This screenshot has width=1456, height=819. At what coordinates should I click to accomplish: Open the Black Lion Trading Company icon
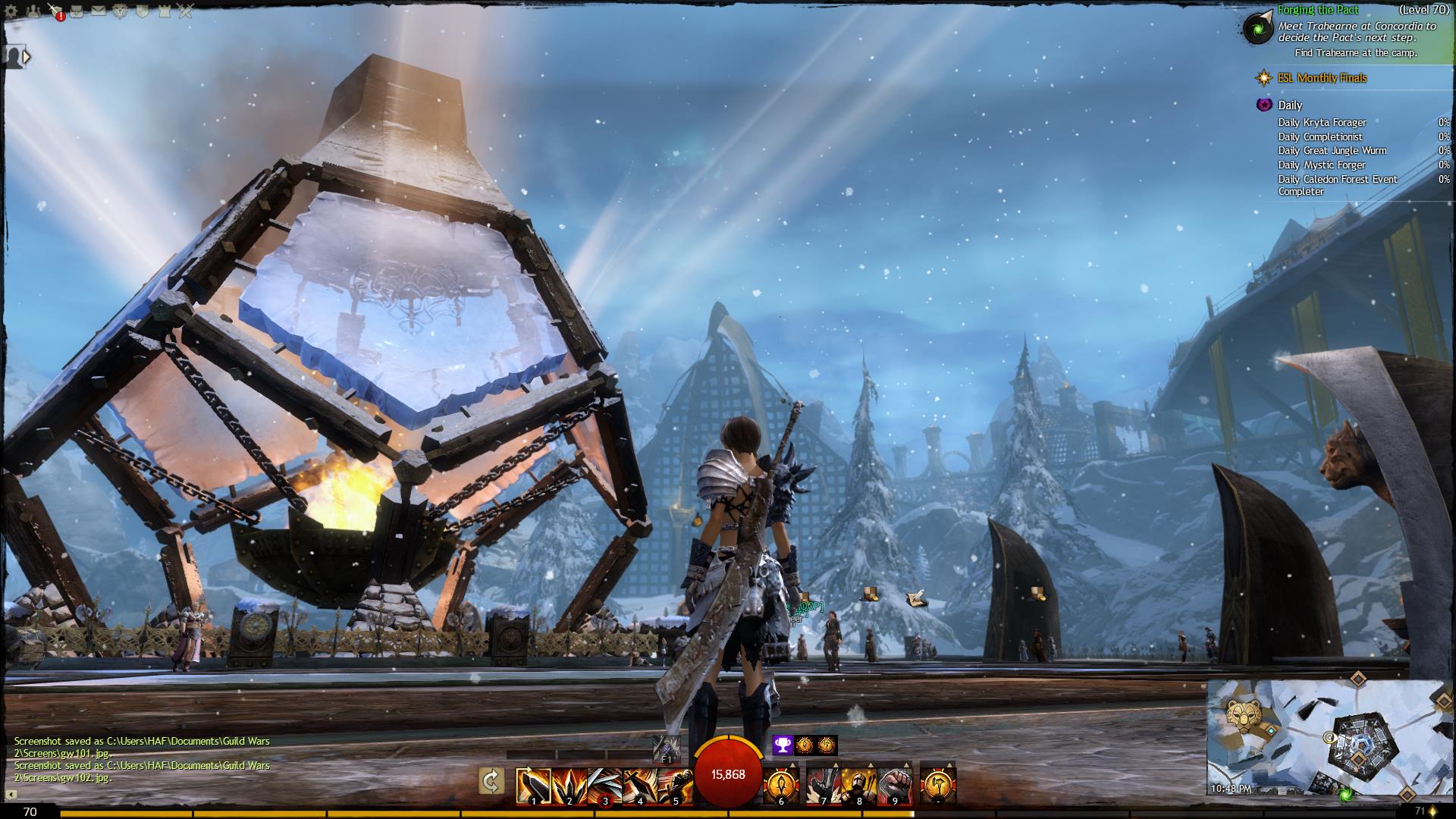coord(120,11)
